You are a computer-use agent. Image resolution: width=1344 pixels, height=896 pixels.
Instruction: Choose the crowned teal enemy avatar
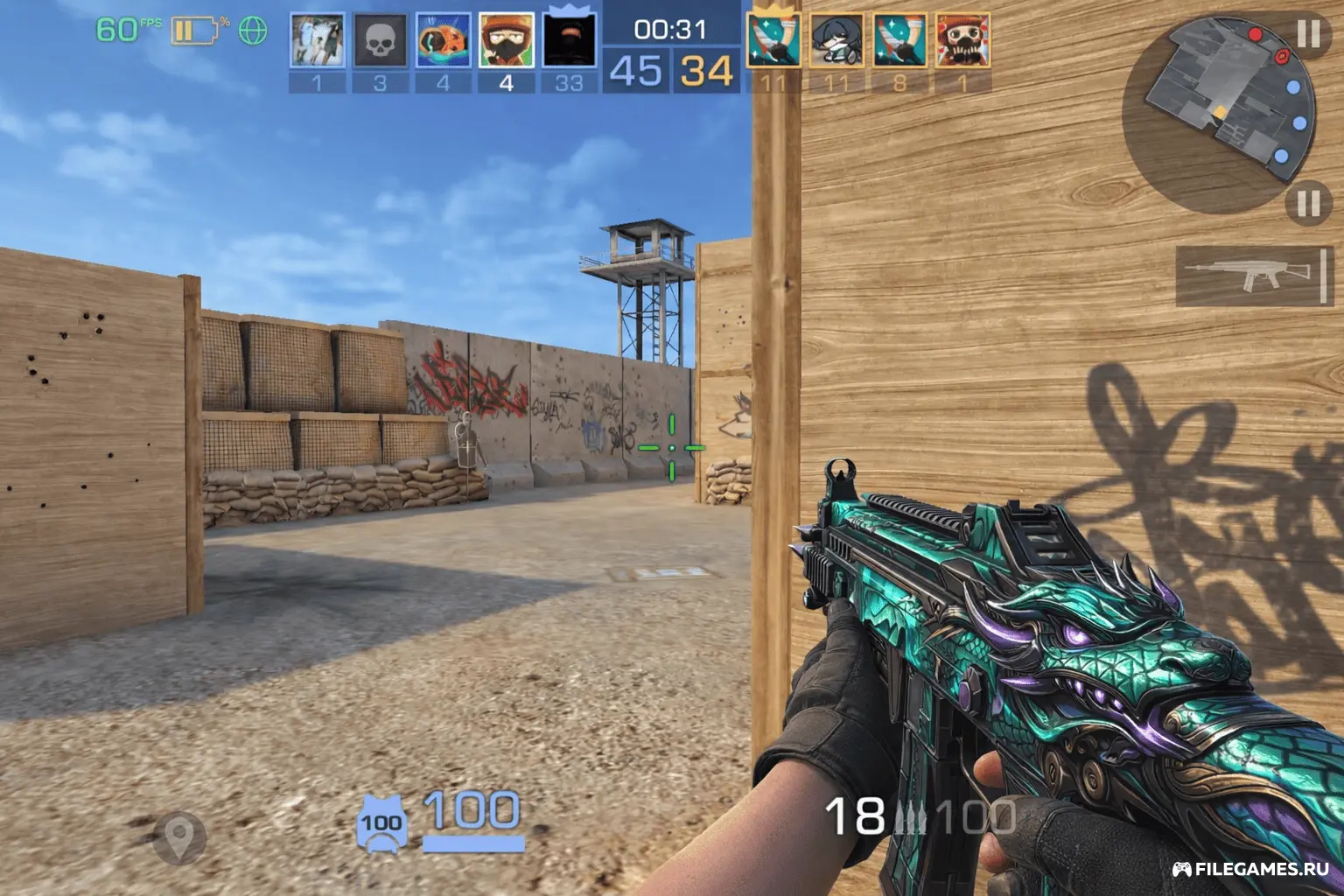[x=773, y=41]
